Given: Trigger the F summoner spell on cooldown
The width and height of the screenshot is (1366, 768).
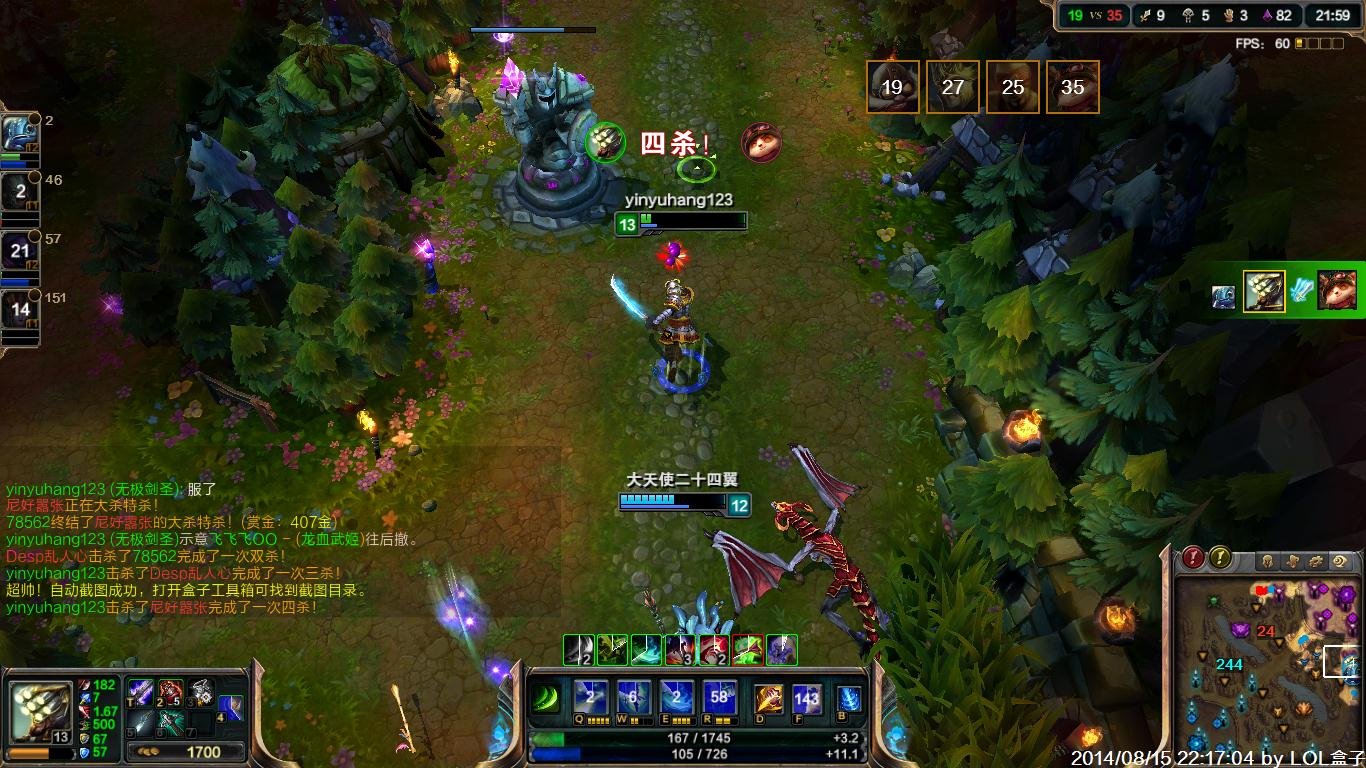Looking at the screenshot, I should pos(806,698).
